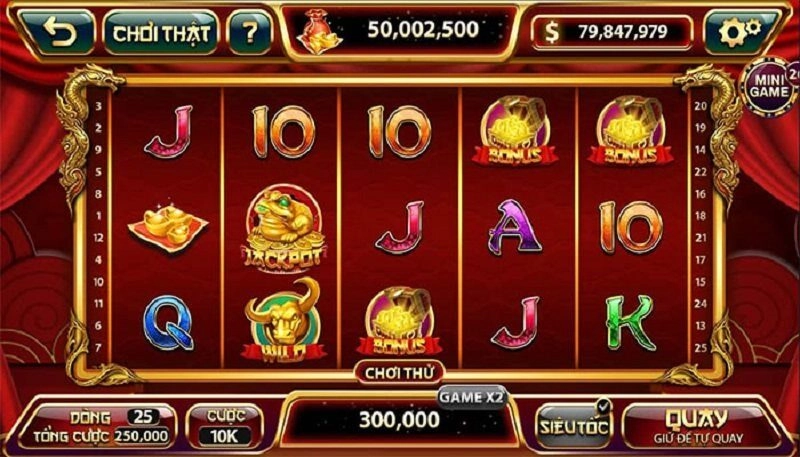The image size is (800, 457).
Task: Go back with the return arrow button
Action: click(x=60, y=33)
